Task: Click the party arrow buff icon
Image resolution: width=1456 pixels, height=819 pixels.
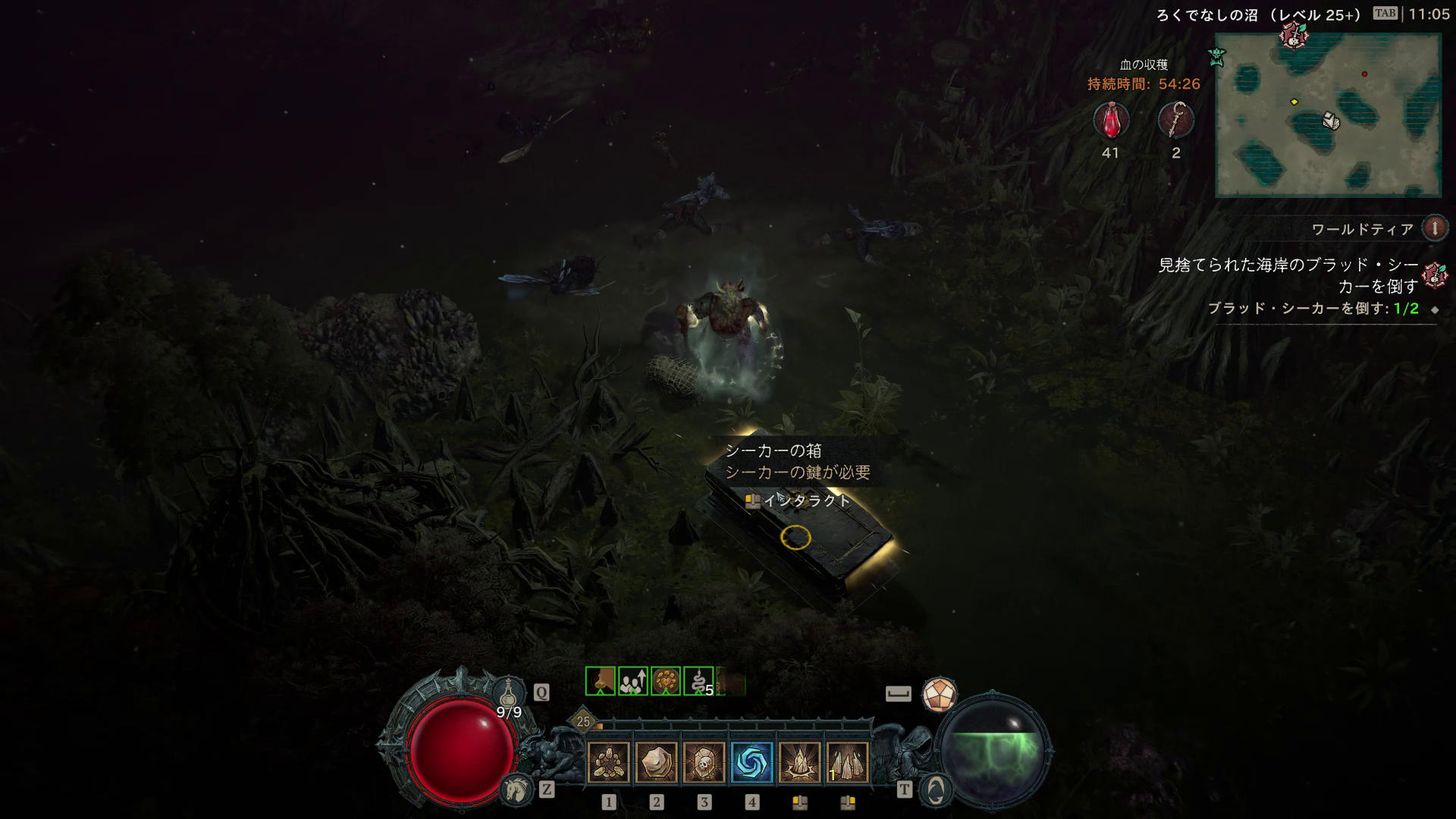Action: (632, 682)
